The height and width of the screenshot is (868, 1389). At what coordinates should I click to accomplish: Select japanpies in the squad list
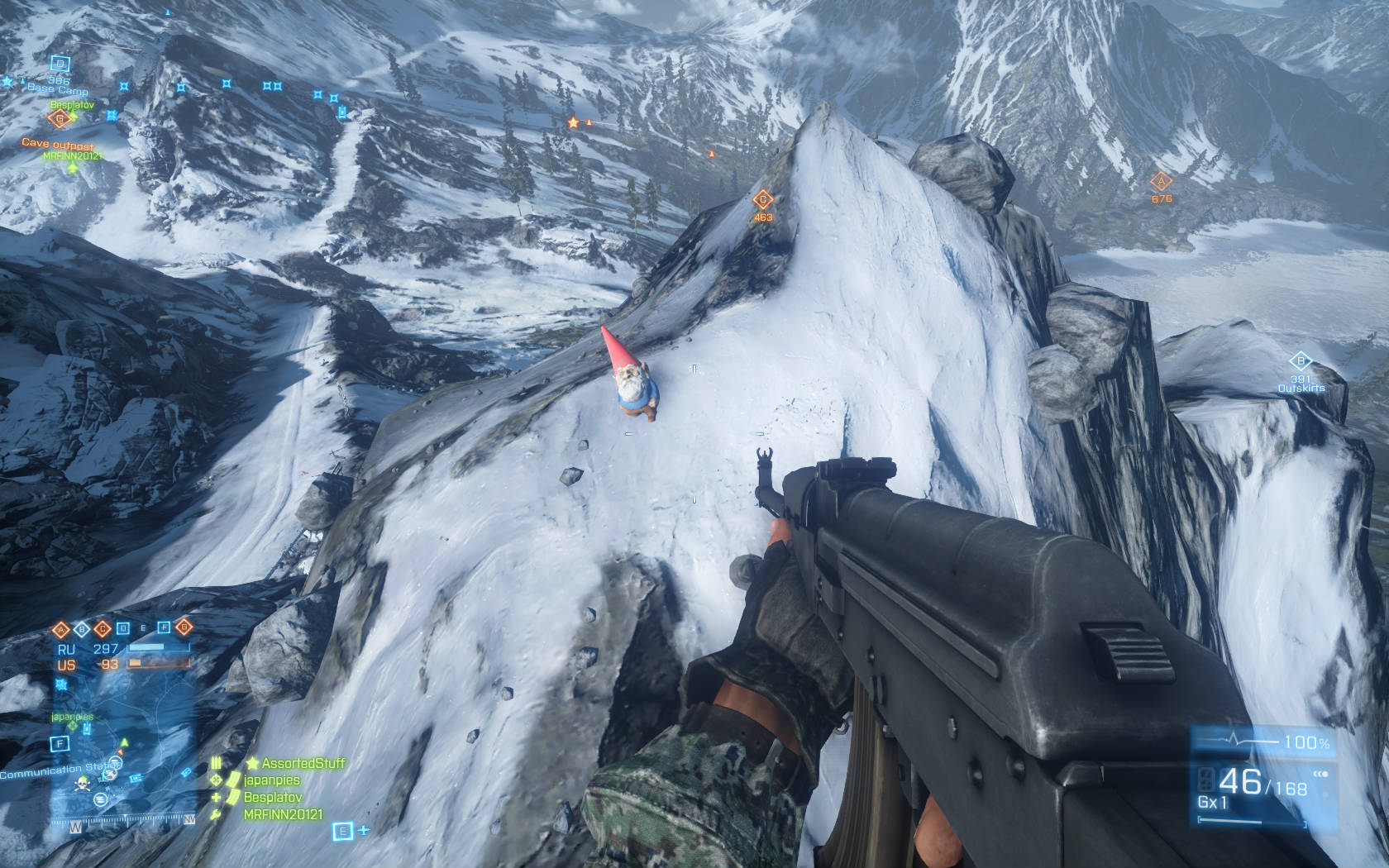271,780
